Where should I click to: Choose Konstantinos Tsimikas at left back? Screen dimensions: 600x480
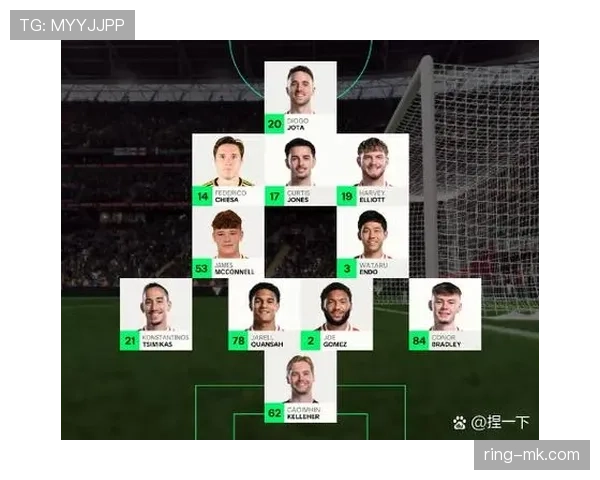156,314
